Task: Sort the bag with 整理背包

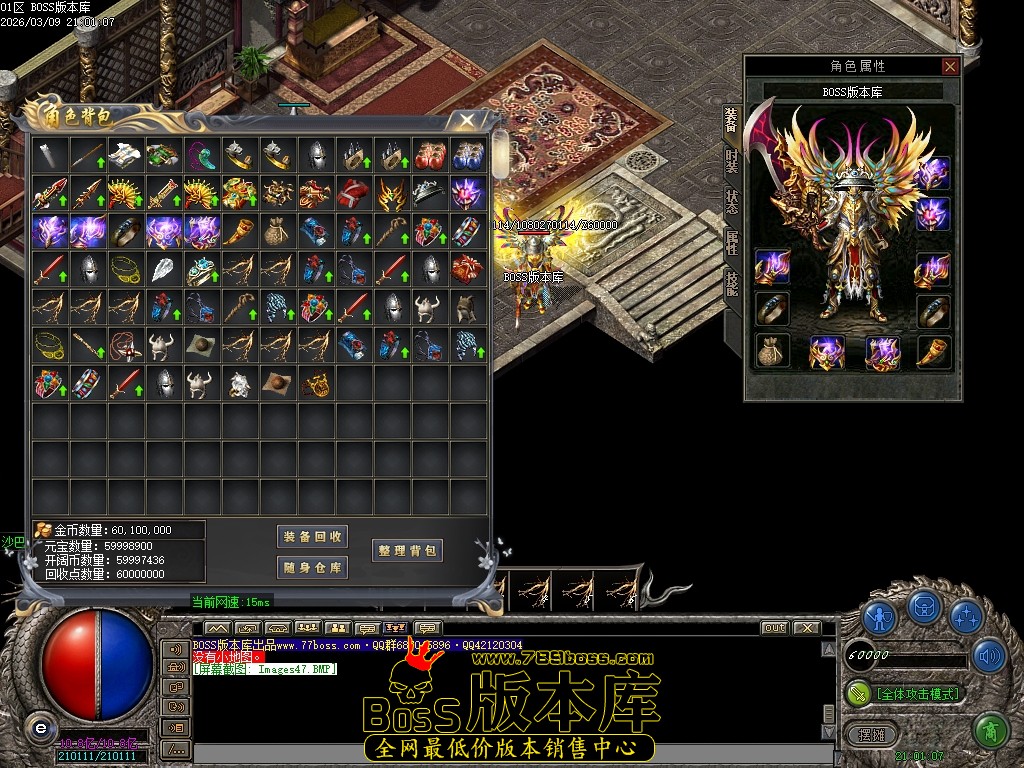Action: point(407,551)
